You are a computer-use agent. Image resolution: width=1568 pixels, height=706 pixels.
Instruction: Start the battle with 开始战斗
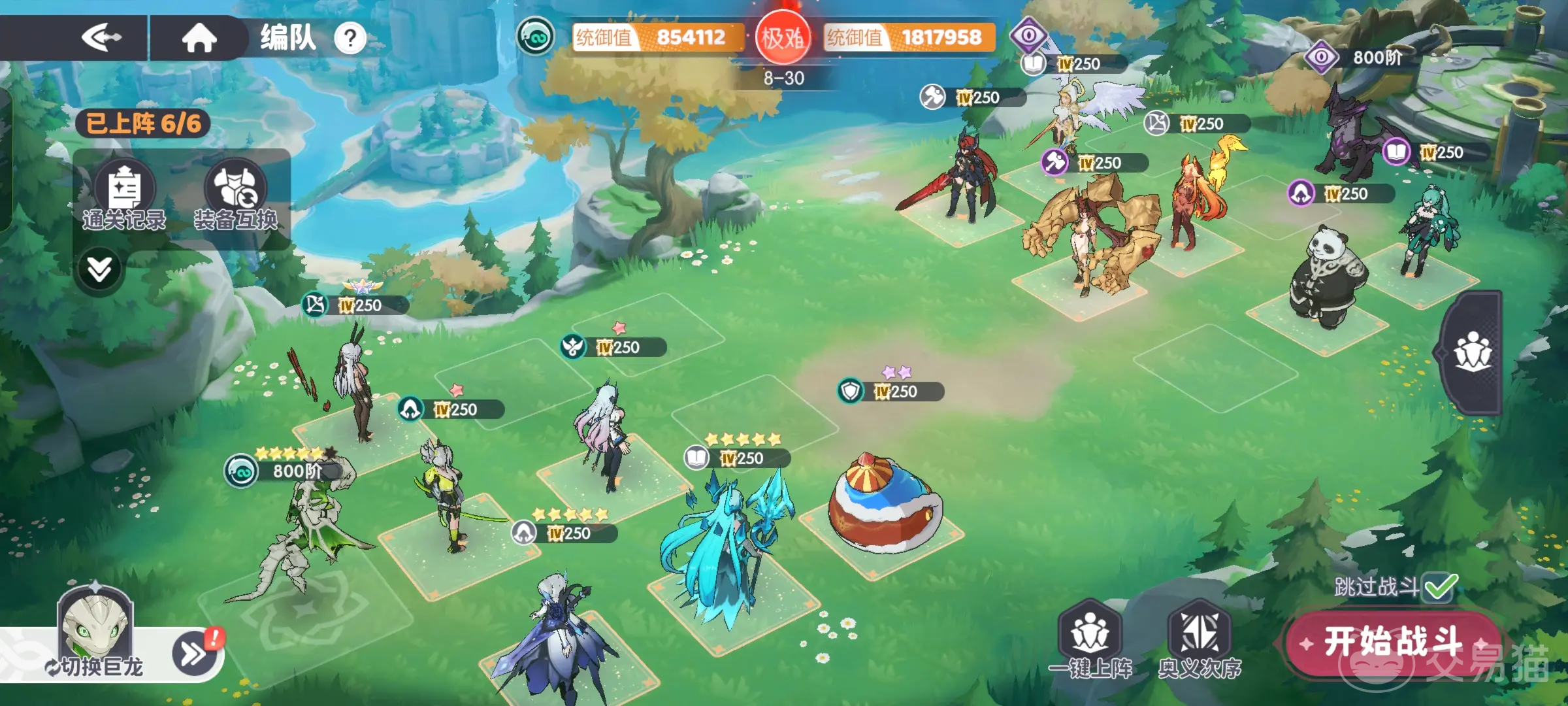(1393, 642)
